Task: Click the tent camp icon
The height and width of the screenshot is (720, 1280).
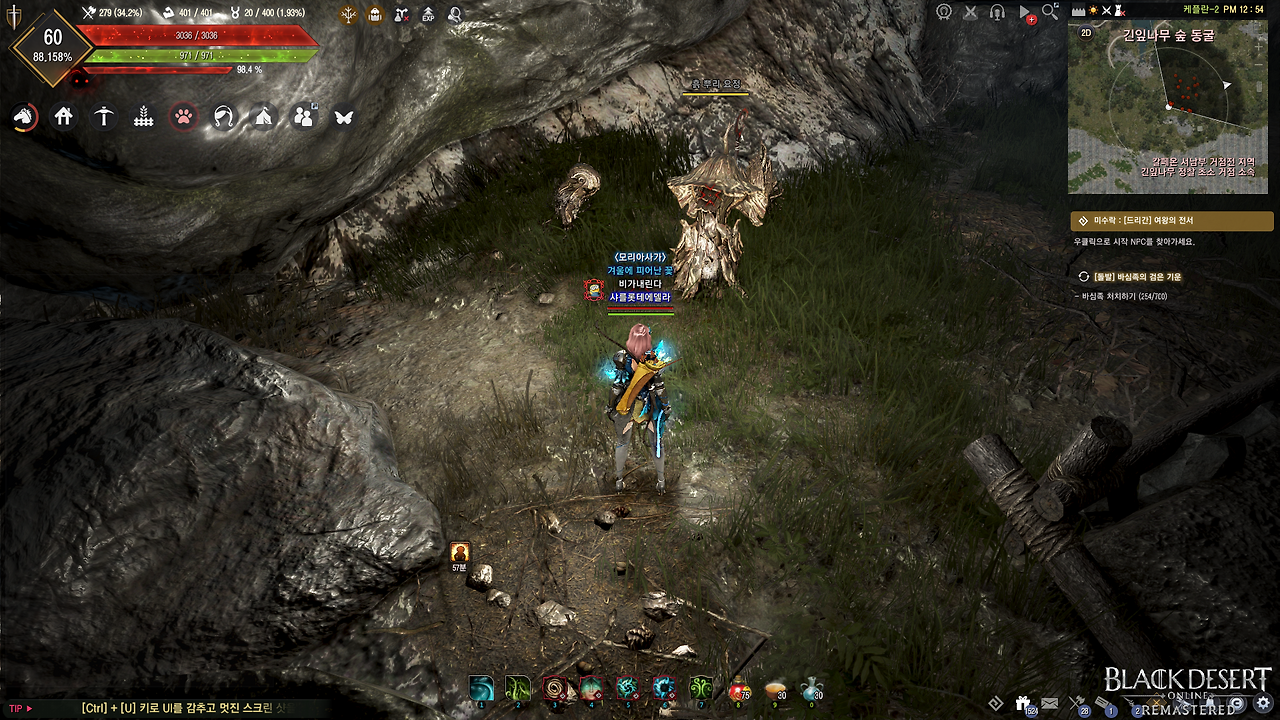Action: 263,117
